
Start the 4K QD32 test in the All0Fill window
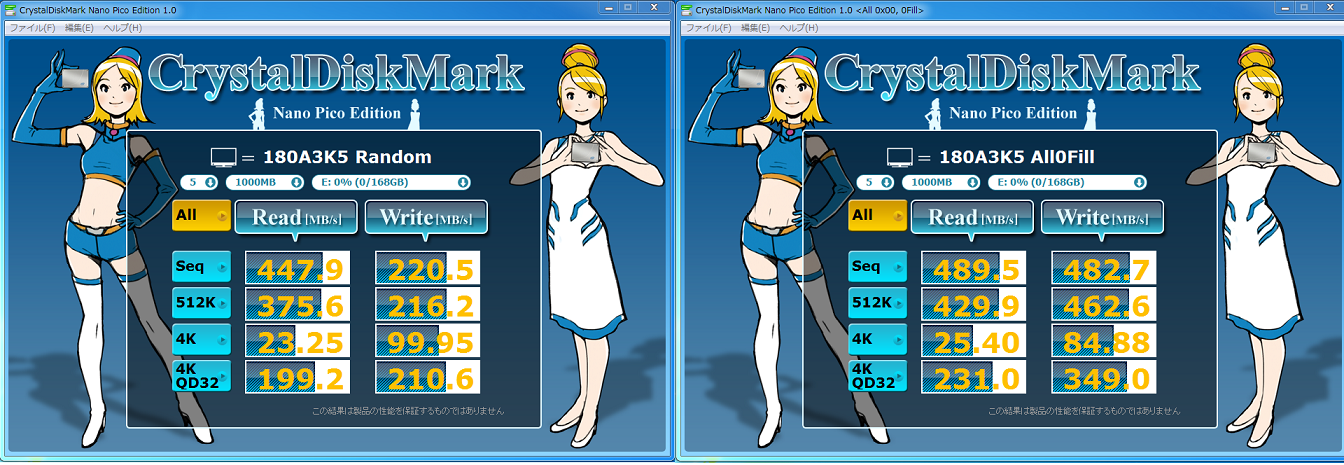(x=877, y=376)
